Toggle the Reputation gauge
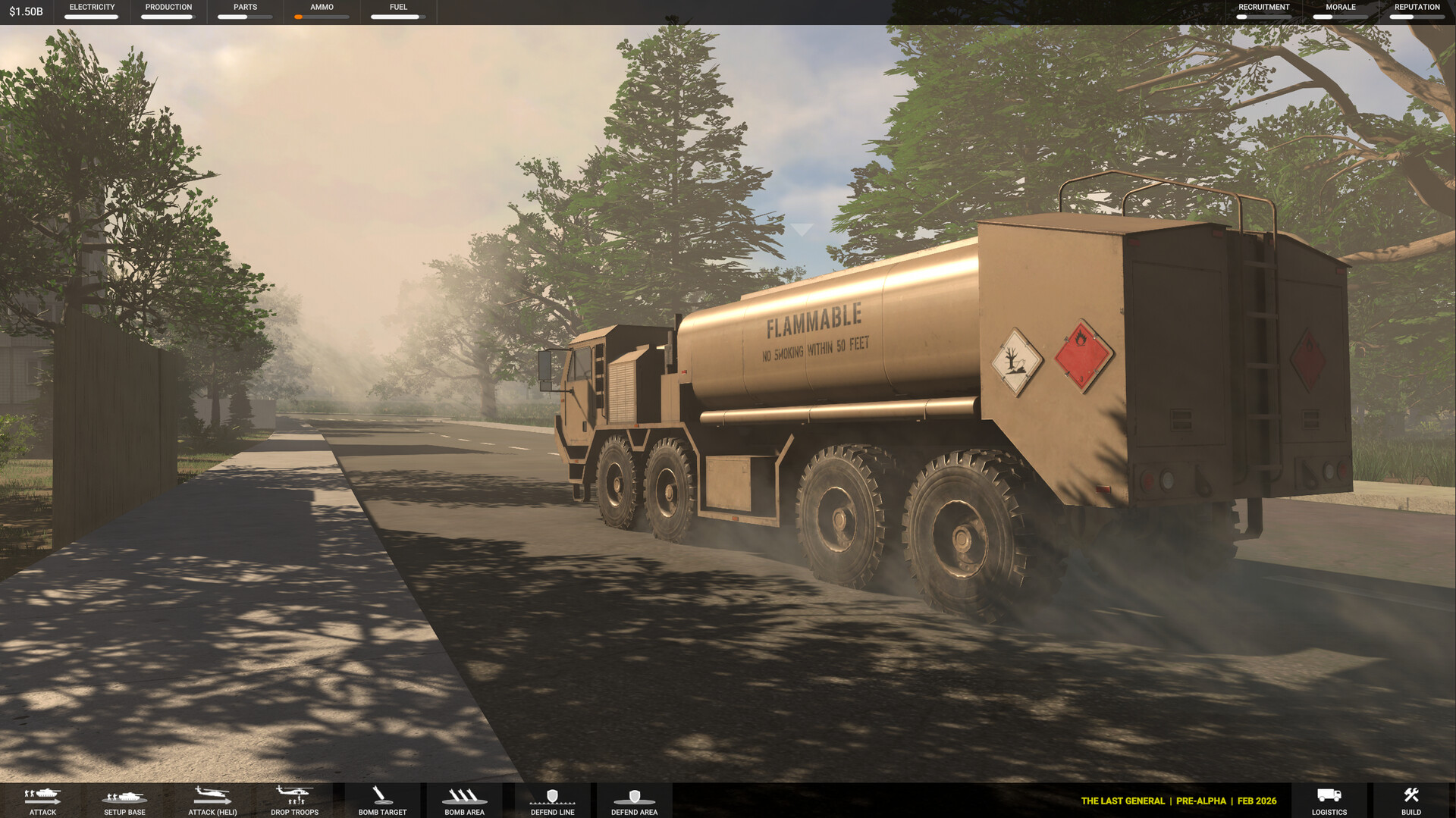 [x=1417, y=11]
